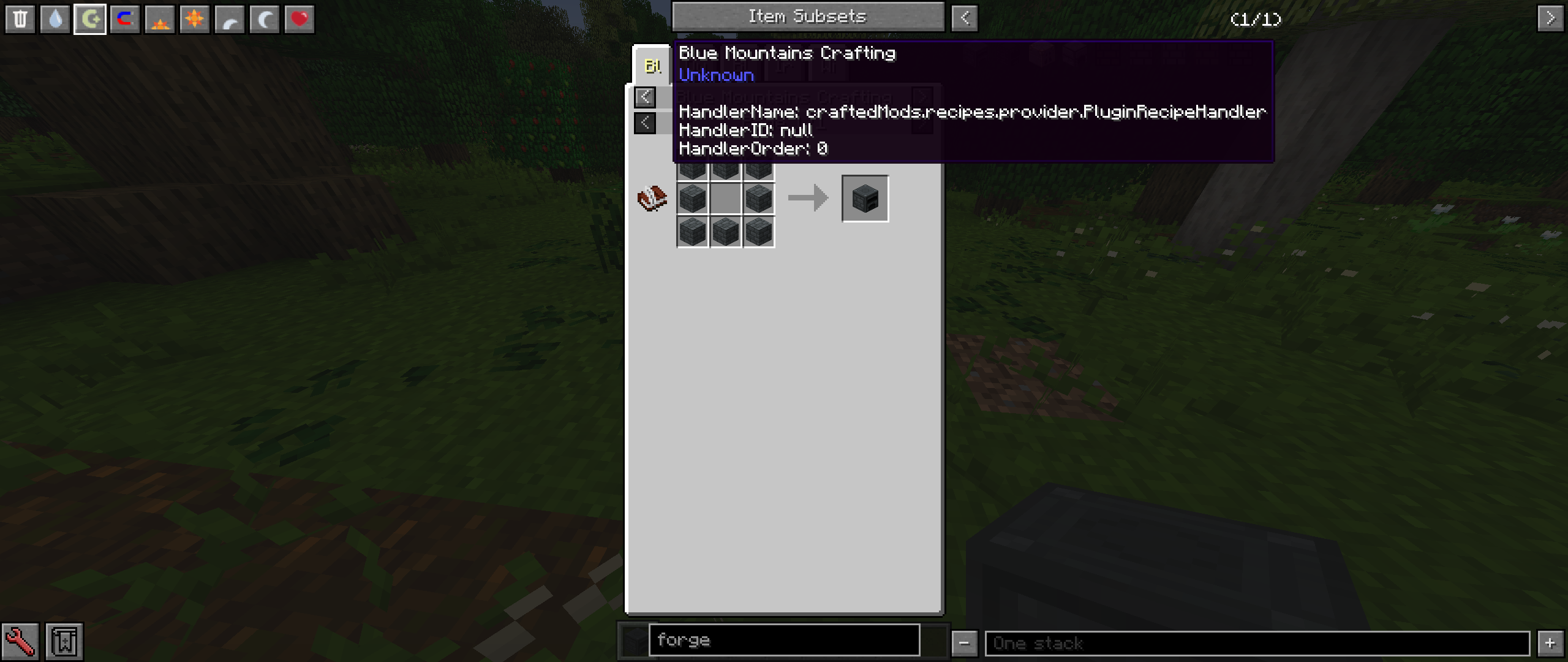Switch to the Blue Mountains Crafting tab

coord(652,66)
